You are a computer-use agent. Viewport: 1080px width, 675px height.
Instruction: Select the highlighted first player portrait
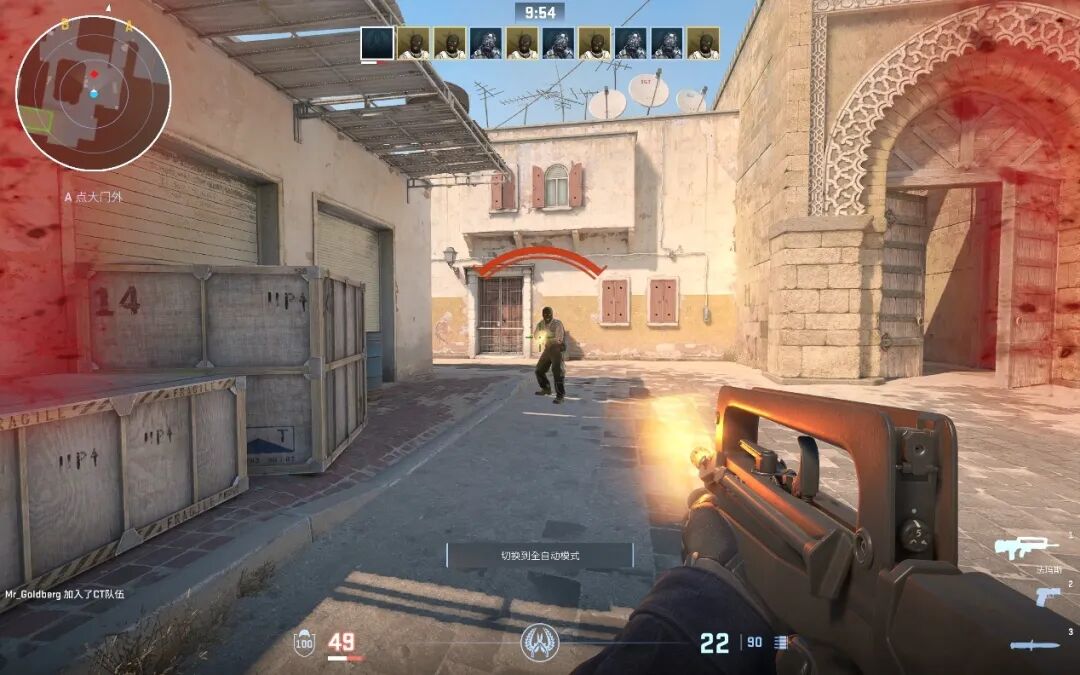377,43
